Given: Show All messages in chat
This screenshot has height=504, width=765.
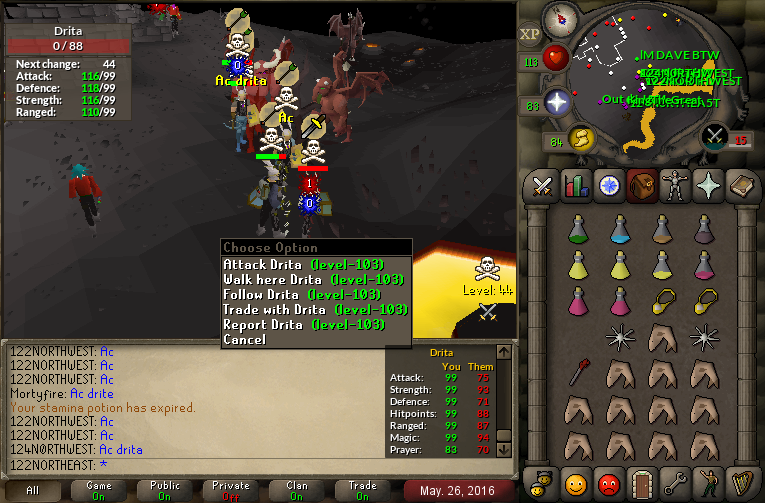Looking at the screenshot, I should click(x=33, y=490).
